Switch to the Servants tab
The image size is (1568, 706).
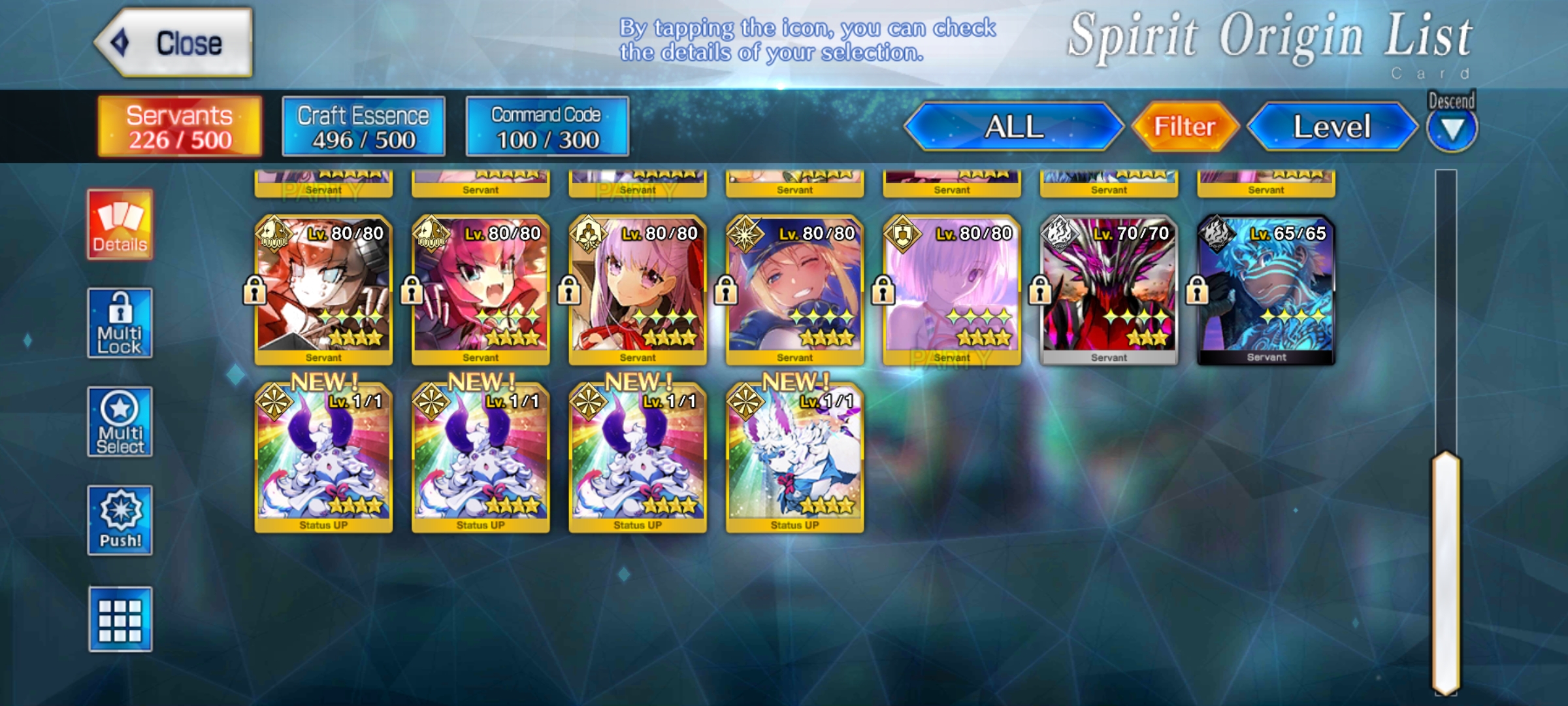point(180,127)
